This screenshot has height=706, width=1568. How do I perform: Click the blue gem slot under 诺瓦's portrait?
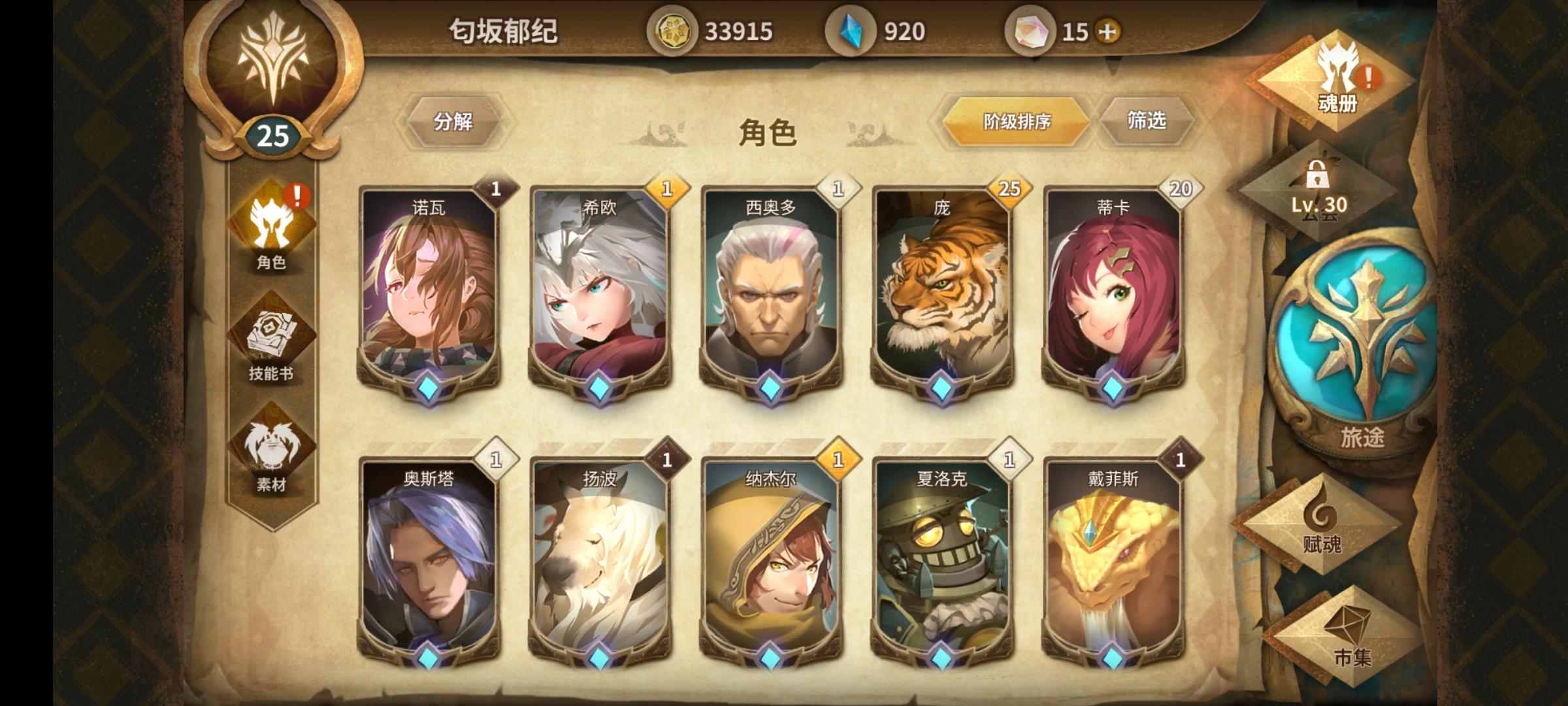428,387
